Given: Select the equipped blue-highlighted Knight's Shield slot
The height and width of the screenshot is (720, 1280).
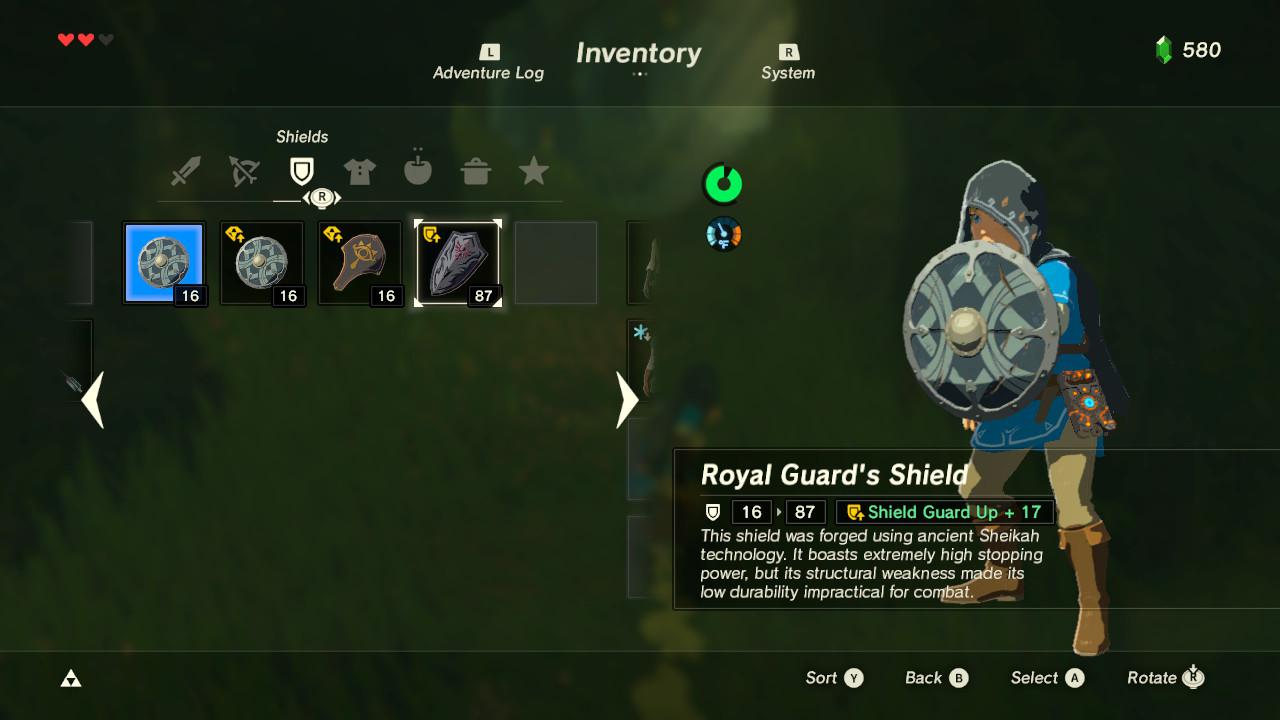Looking at the screenshot, I should (x=164, y=262).
